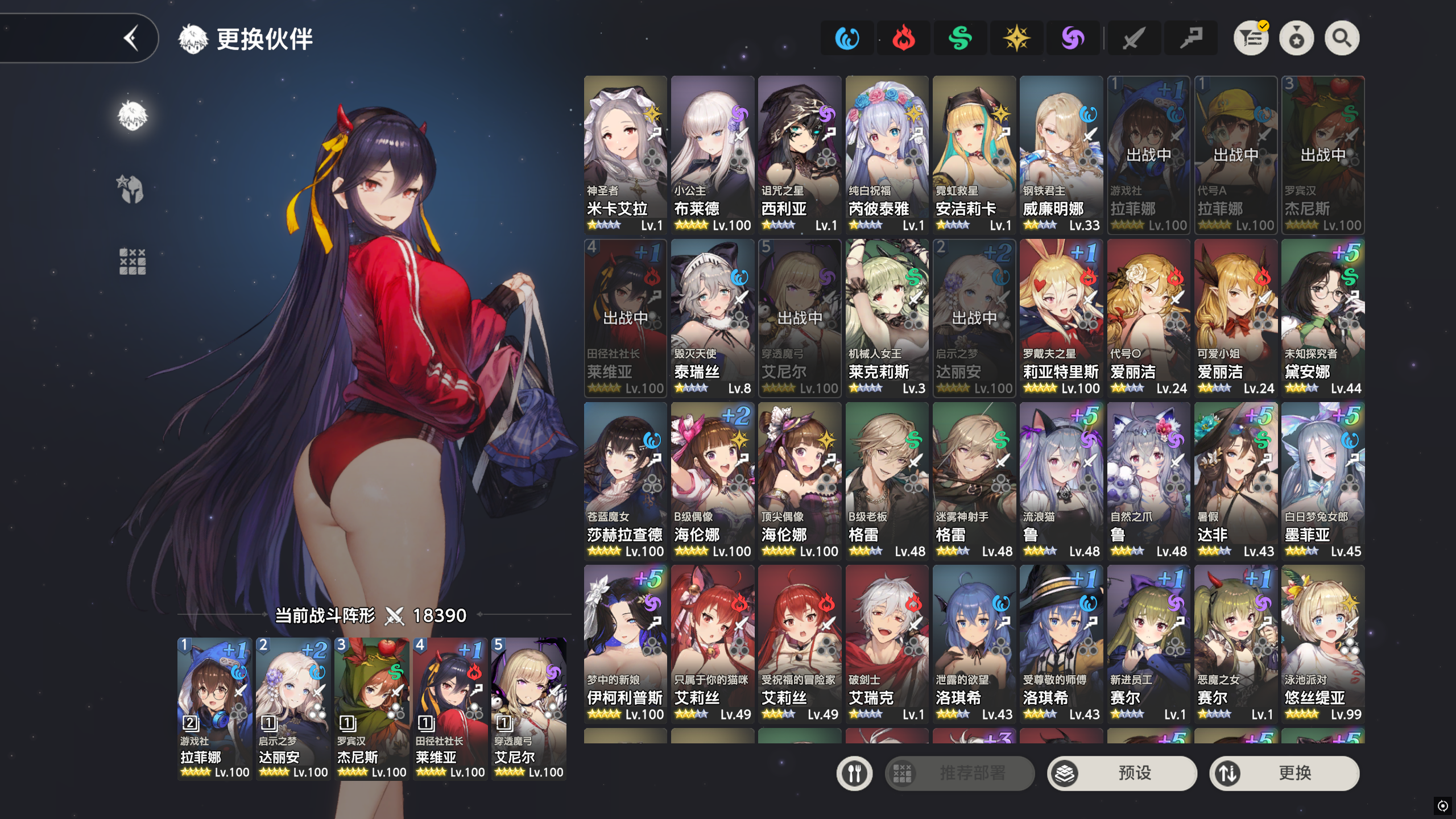Screen dimensions: 1456x819
Task: Select formation slot 1 拉菲娜
Action: 214,708
